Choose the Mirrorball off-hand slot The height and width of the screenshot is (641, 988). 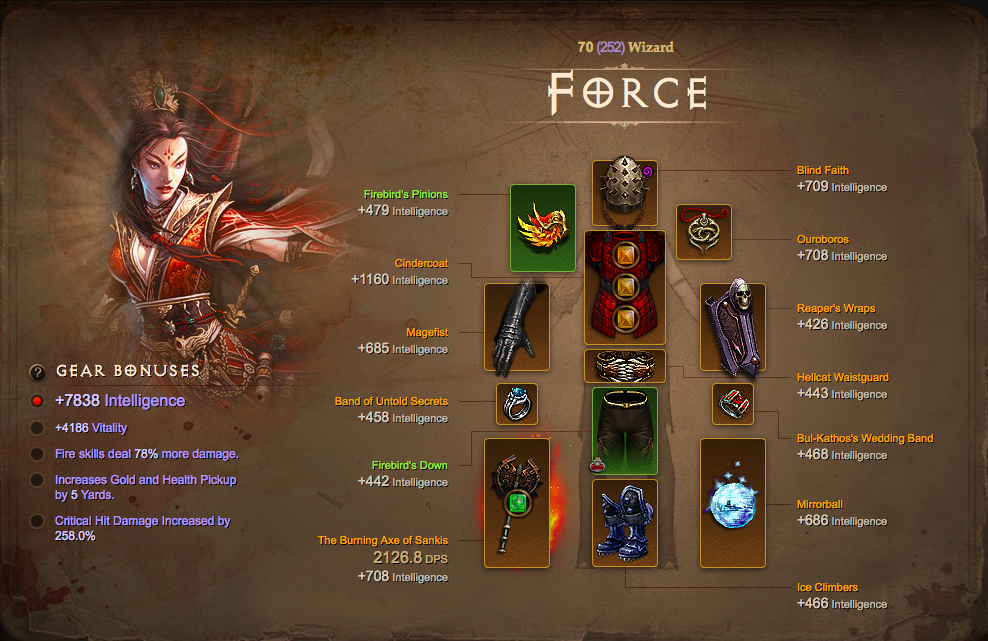click(x=733, y=502)
